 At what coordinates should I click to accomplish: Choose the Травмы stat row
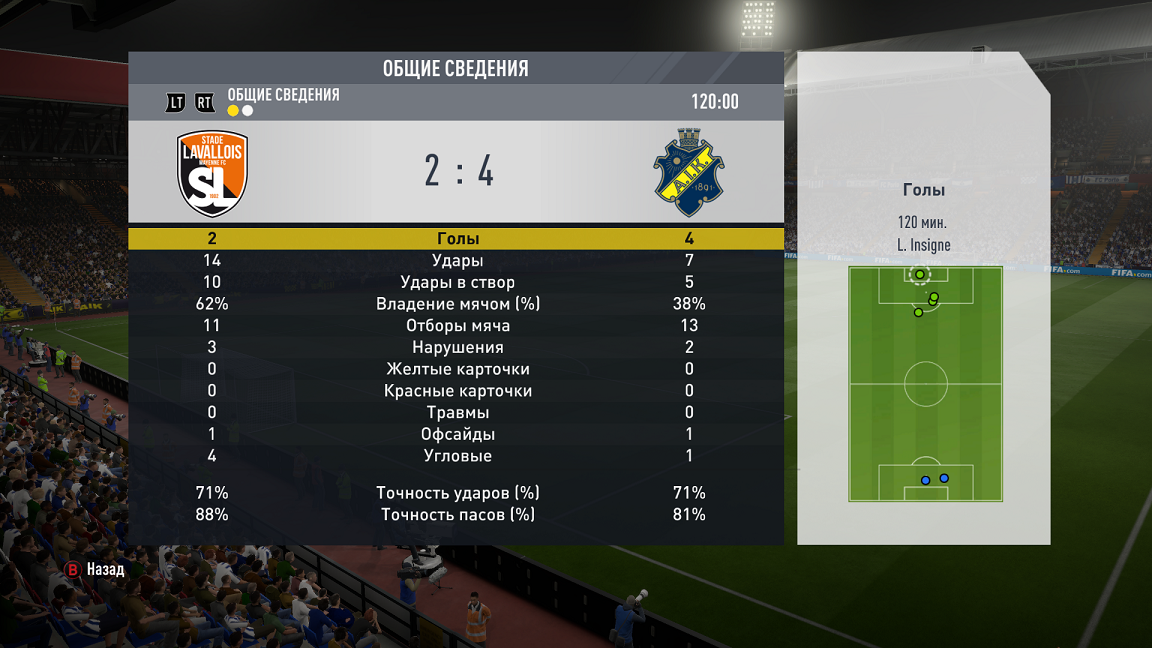coord(457,413)
